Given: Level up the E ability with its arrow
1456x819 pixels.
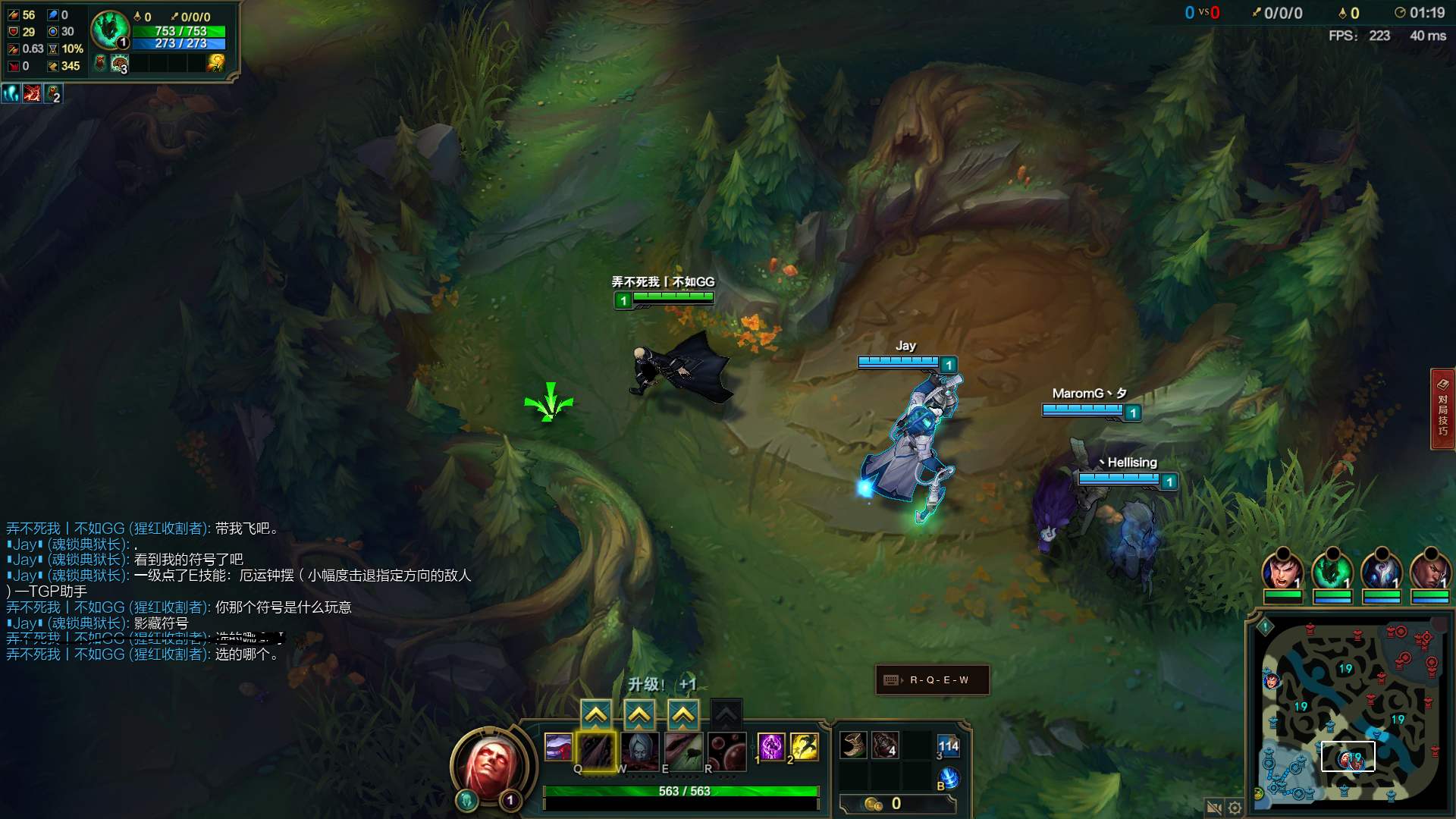Looking at the screenshot, I should point(683,714).
